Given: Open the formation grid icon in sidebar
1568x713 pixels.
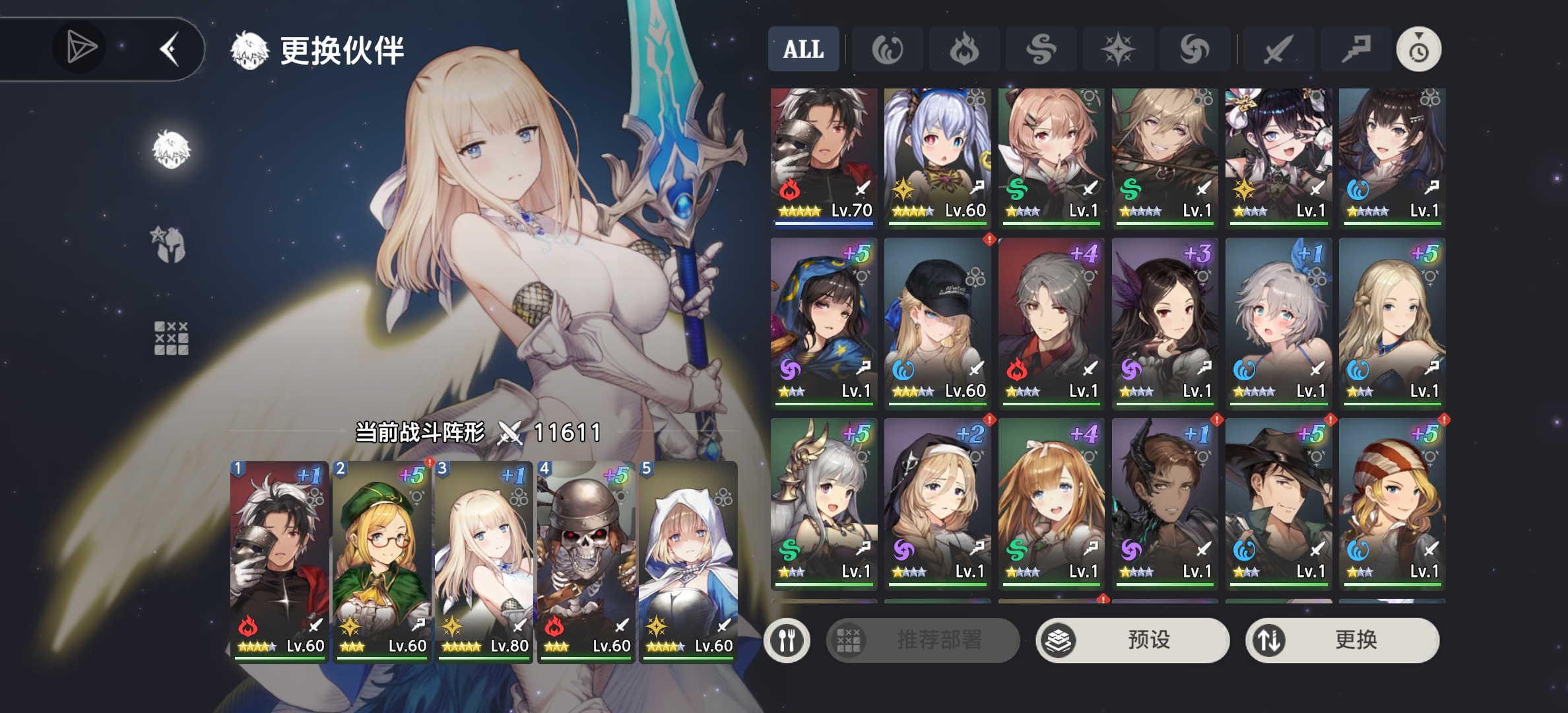Looking at the screenshot, I should [171, 339].
